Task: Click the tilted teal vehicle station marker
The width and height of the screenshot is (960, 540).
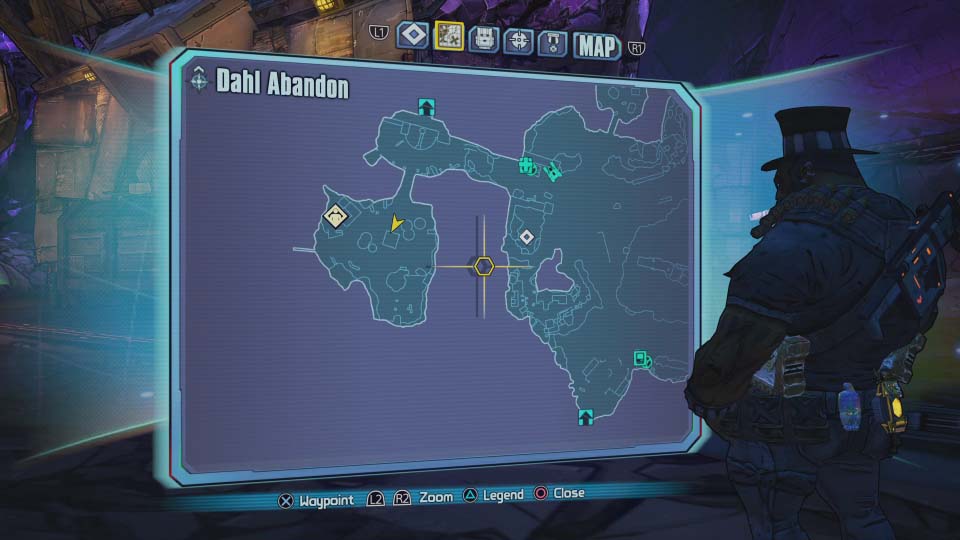Action: click(551, 171)
